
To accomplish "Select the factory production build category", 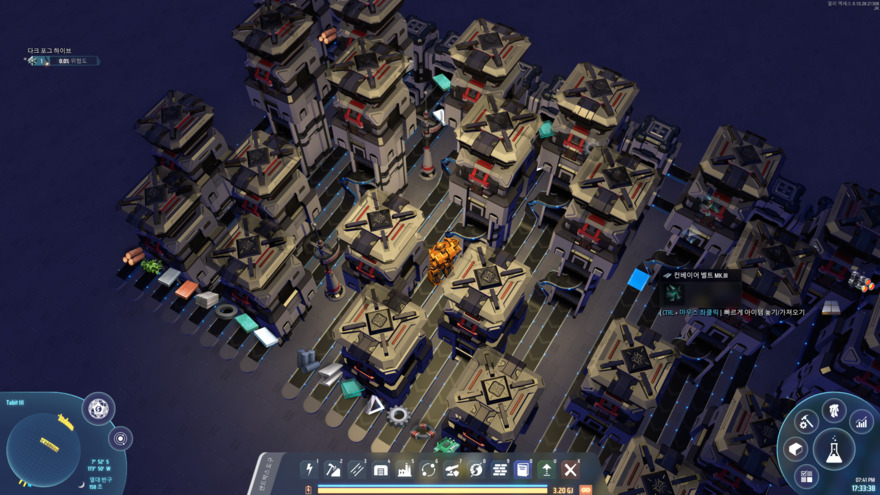I will click(405, 469).
